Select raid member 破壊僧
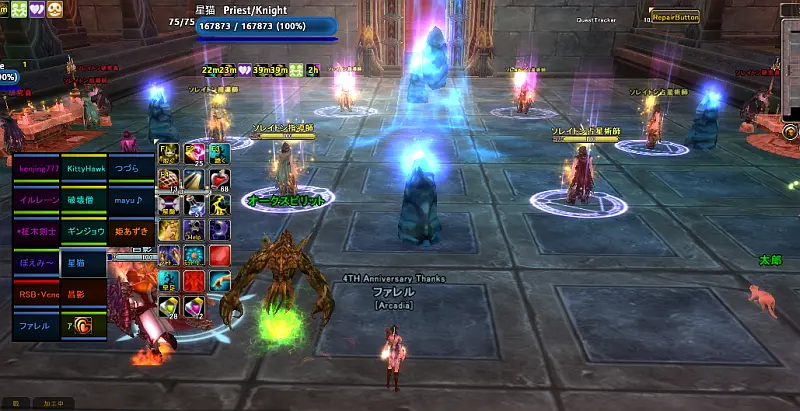Image resolution: width=800 pixels, height=411 pixels. pos(84,200)
